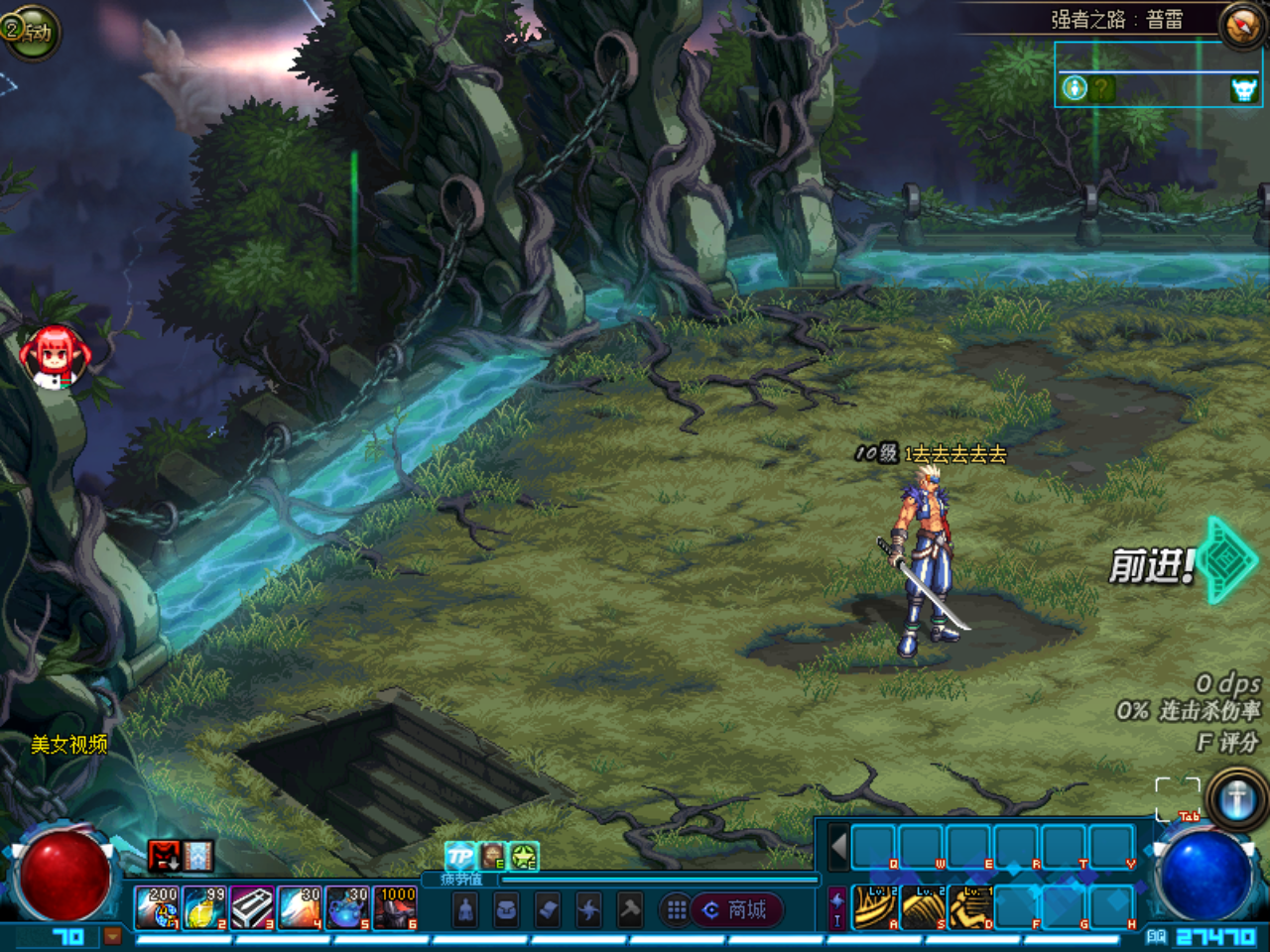Click the green star buff icon
This screenshot has height=952, width=1270.
coord(524,856)
